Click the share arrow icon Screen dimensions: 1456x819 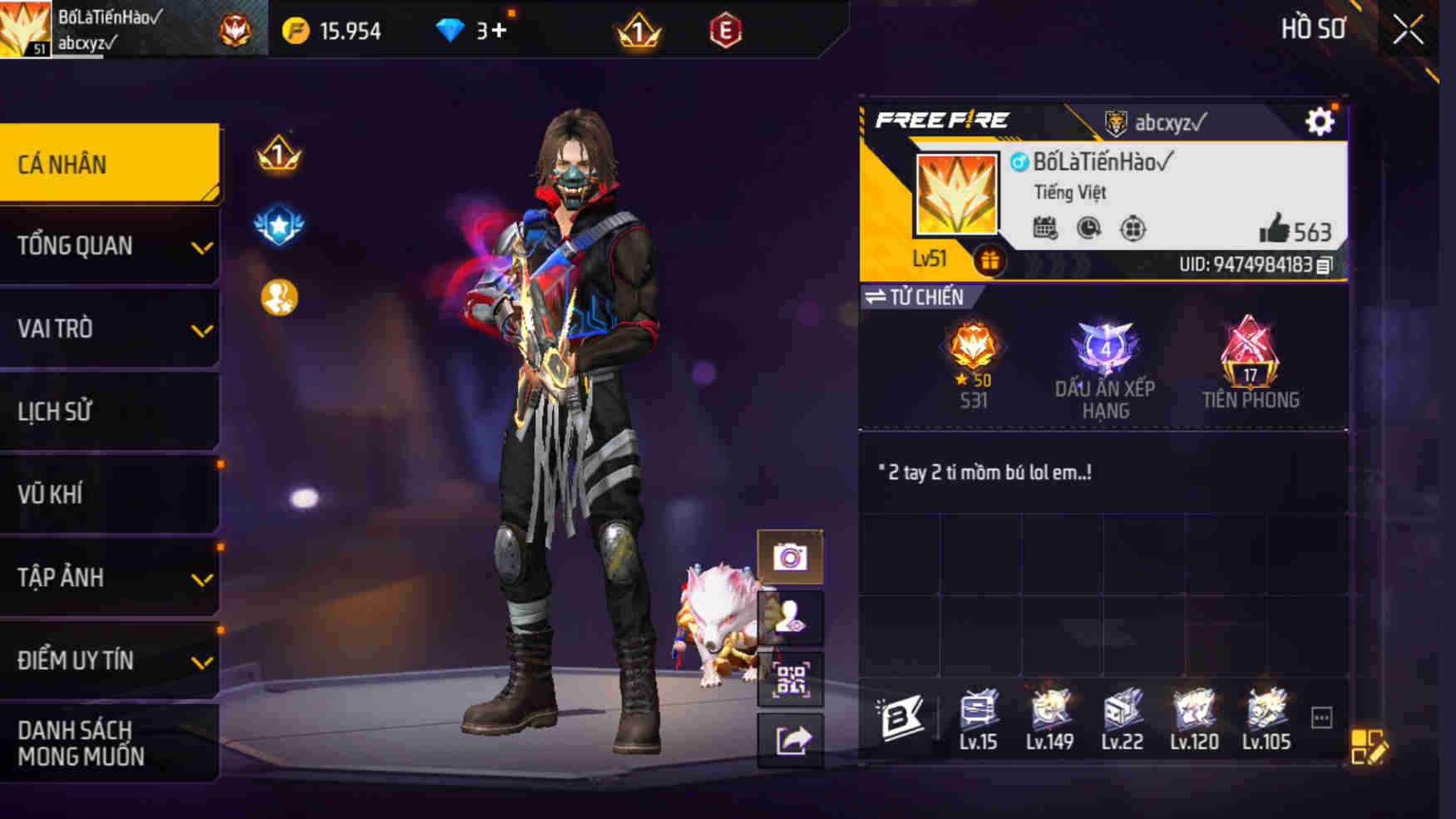[793, 737]
